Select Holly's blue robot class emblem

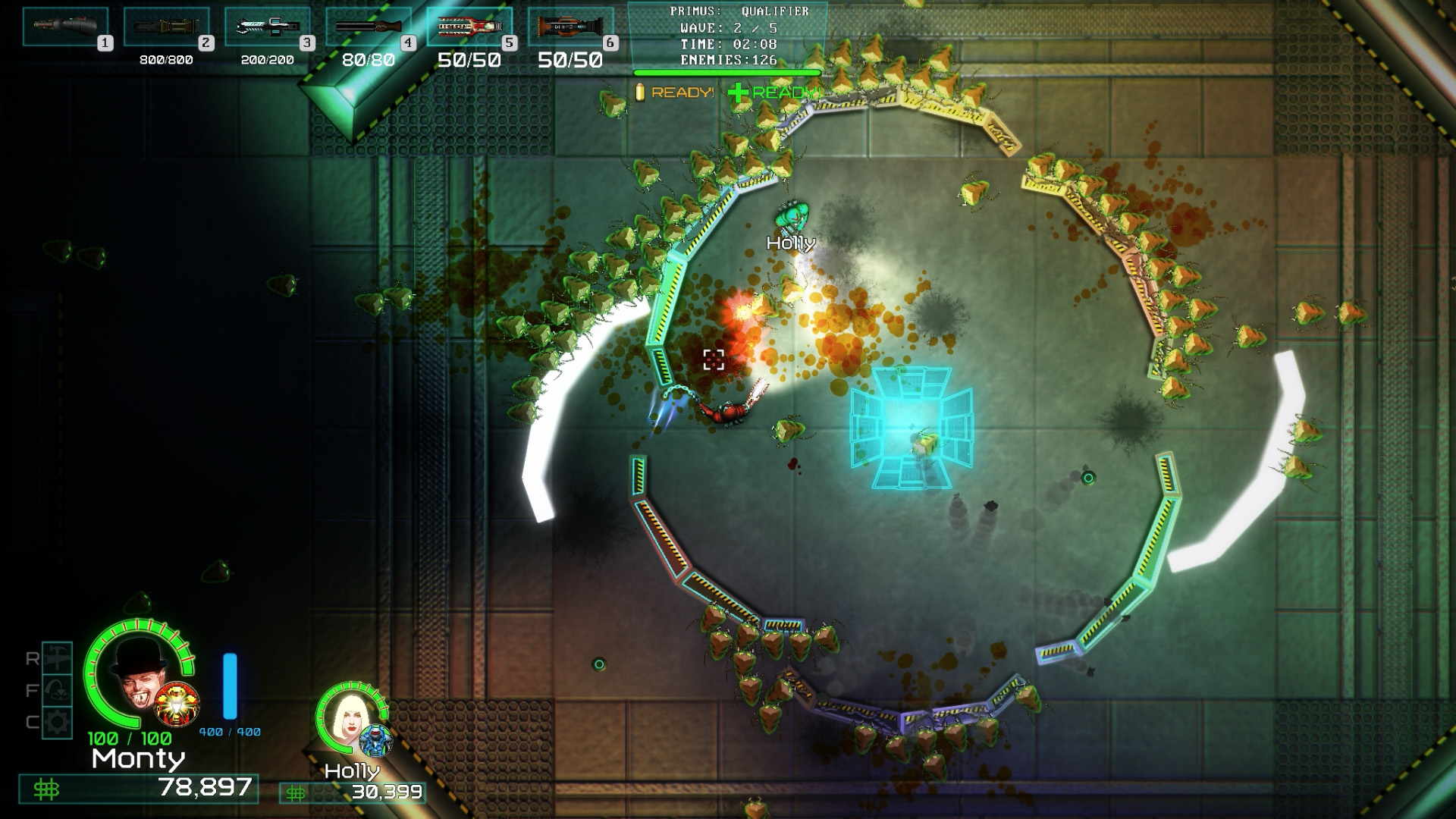click(x=375, y=739)
